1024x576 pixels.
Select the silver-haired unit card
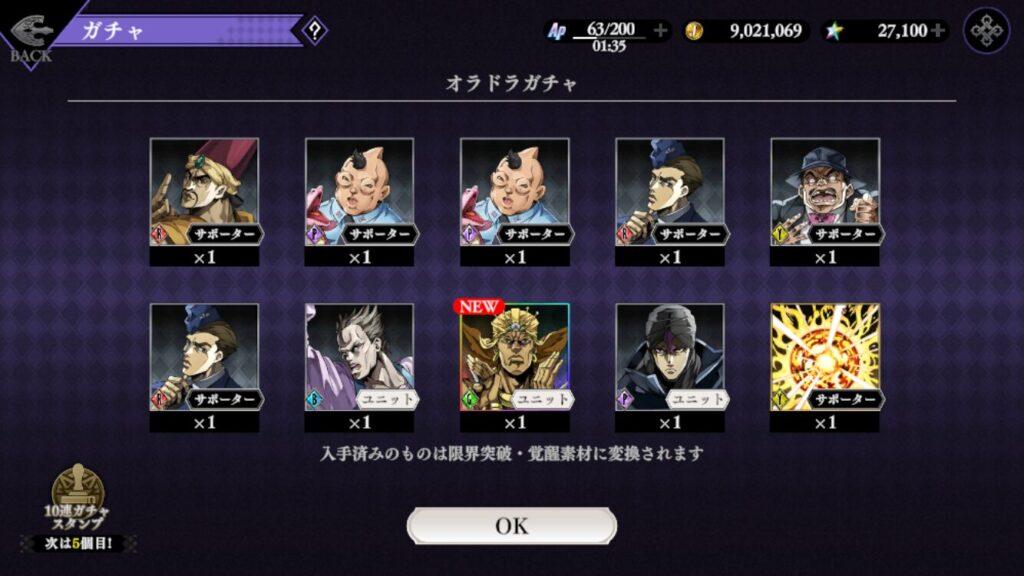(x=359, y=357)
